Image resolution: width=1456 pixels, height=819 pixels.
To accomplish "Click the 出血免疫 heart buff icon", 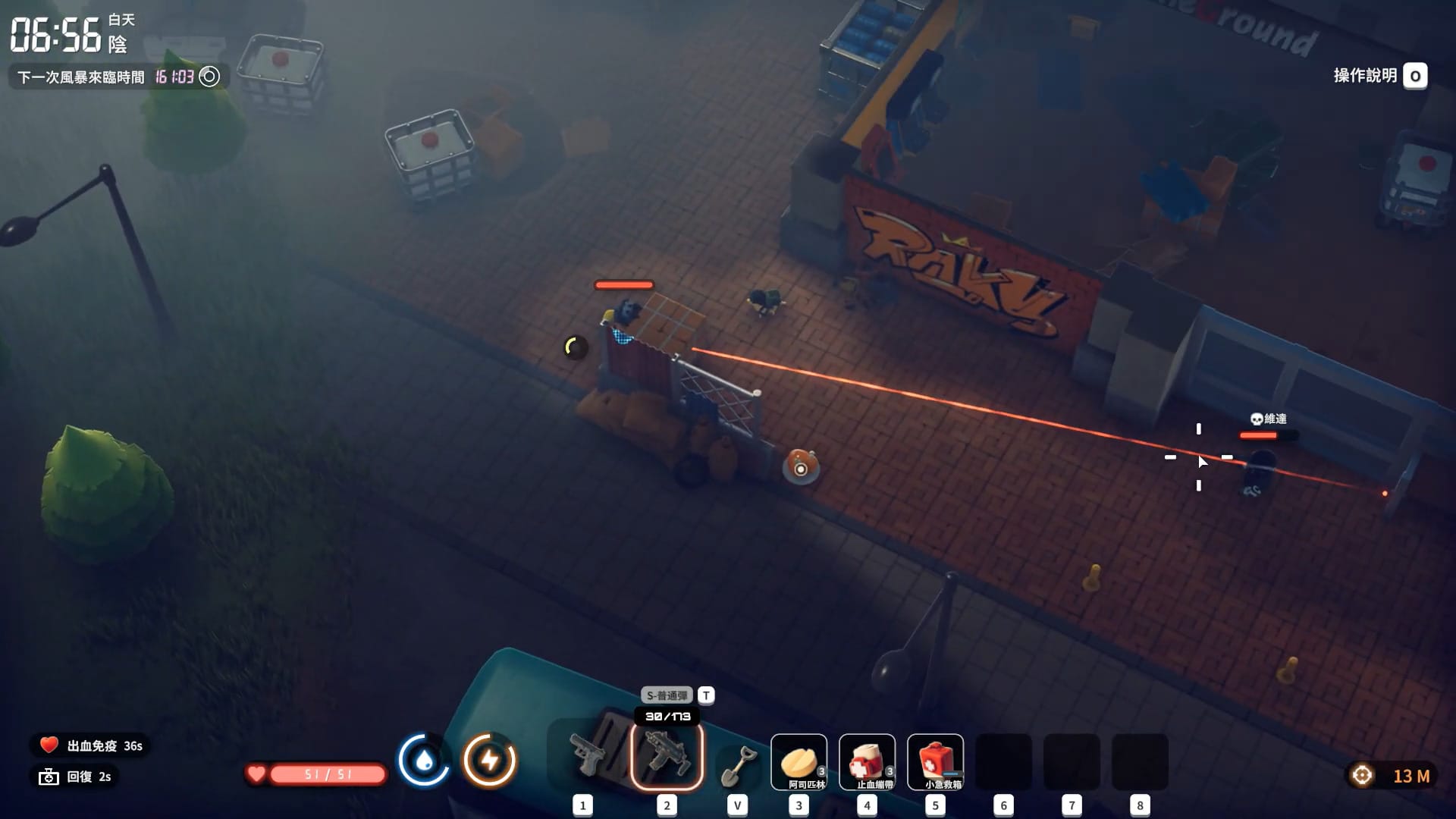I will [x=47, y=745].
